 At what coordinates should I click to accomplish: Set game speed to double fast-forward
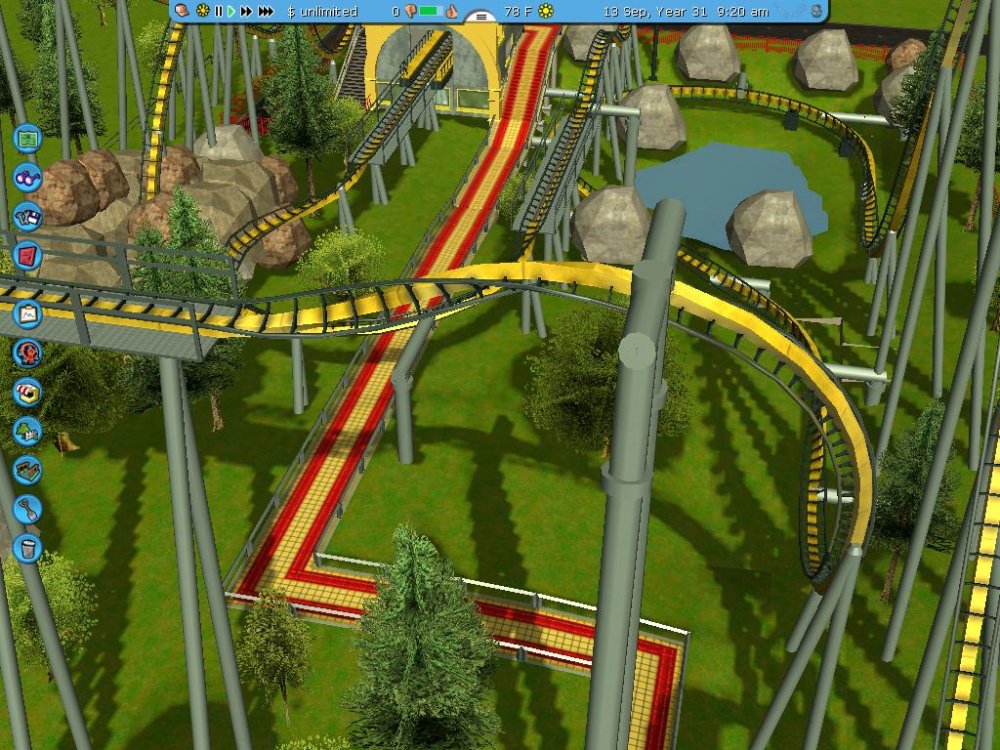click(x=246, y=11)
